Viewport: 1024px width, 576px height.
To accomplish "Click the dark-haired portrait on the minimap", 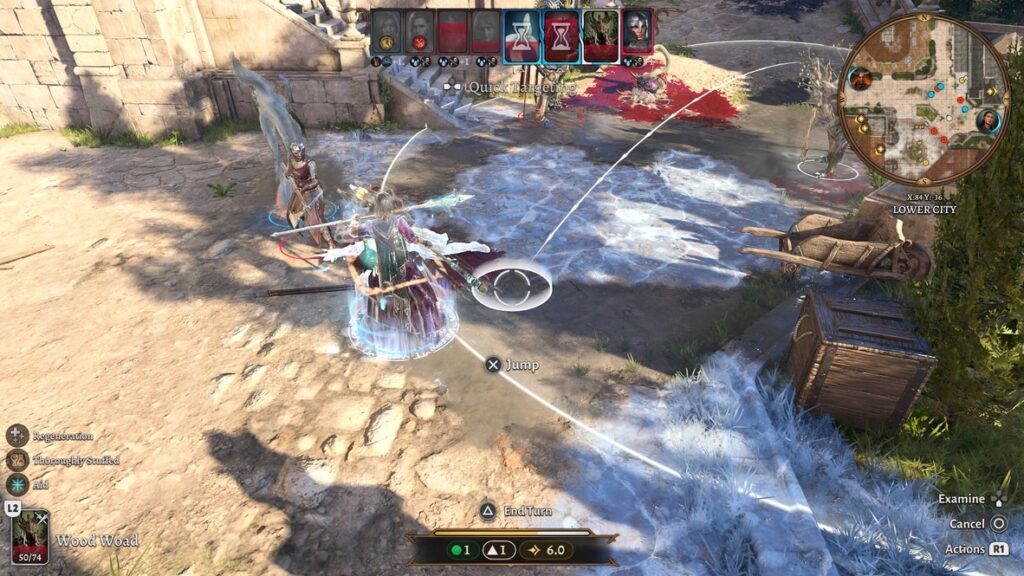I will 988,121.
